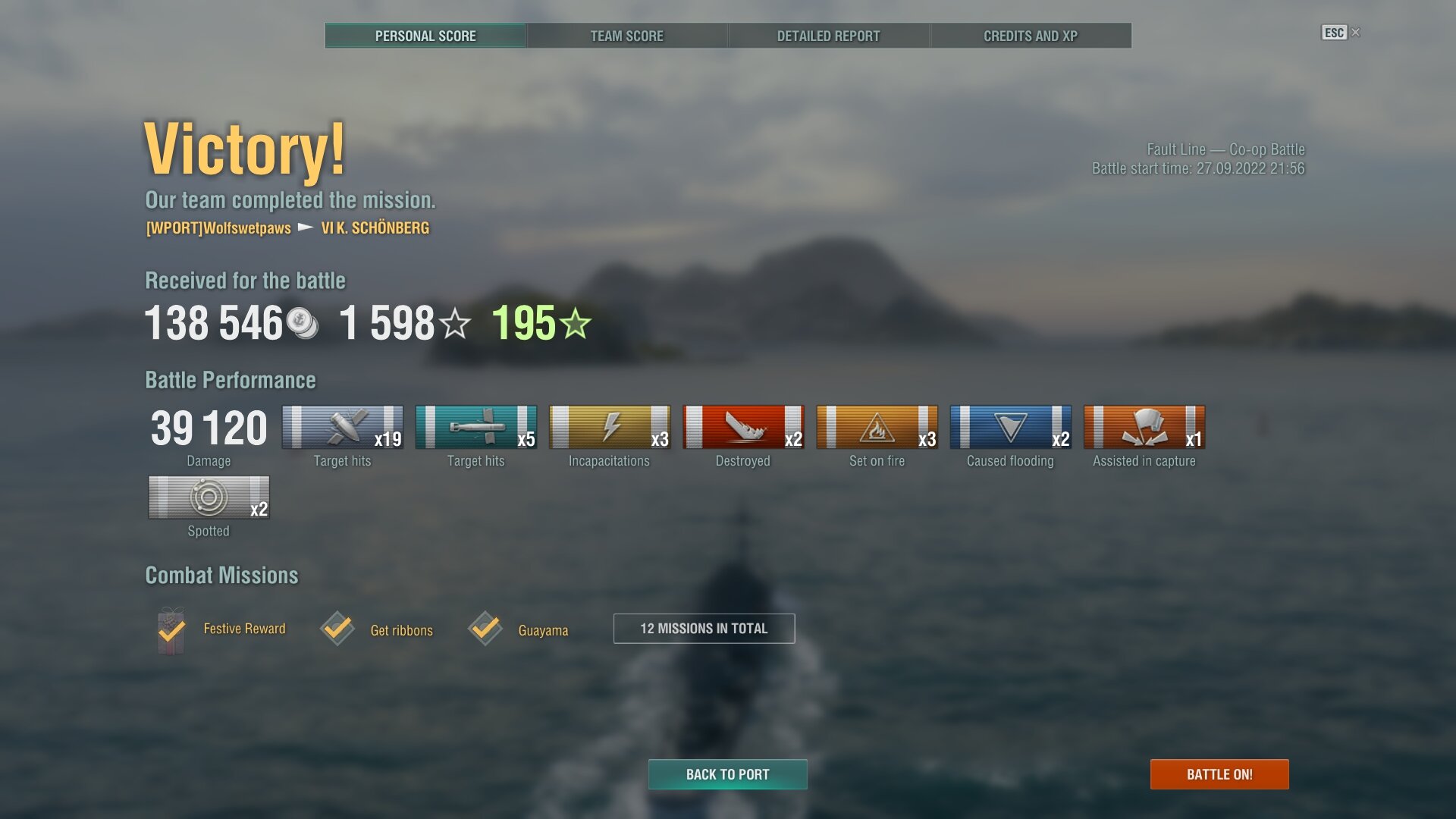1456x819 pixels.
Task: Start another match with Battle On!
Action: (1219, 774)
